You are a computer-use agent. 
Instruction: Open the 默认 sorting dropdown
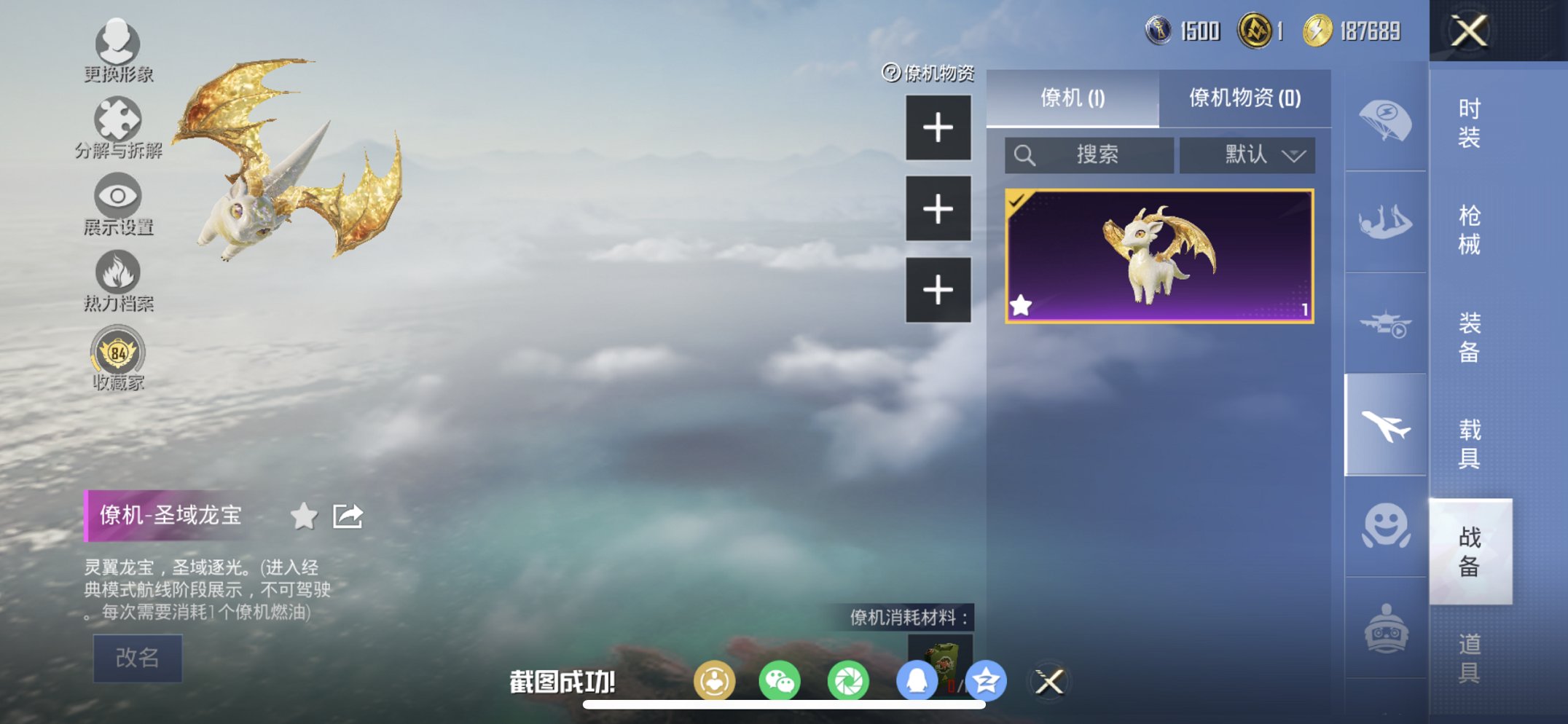[1247, 154]
